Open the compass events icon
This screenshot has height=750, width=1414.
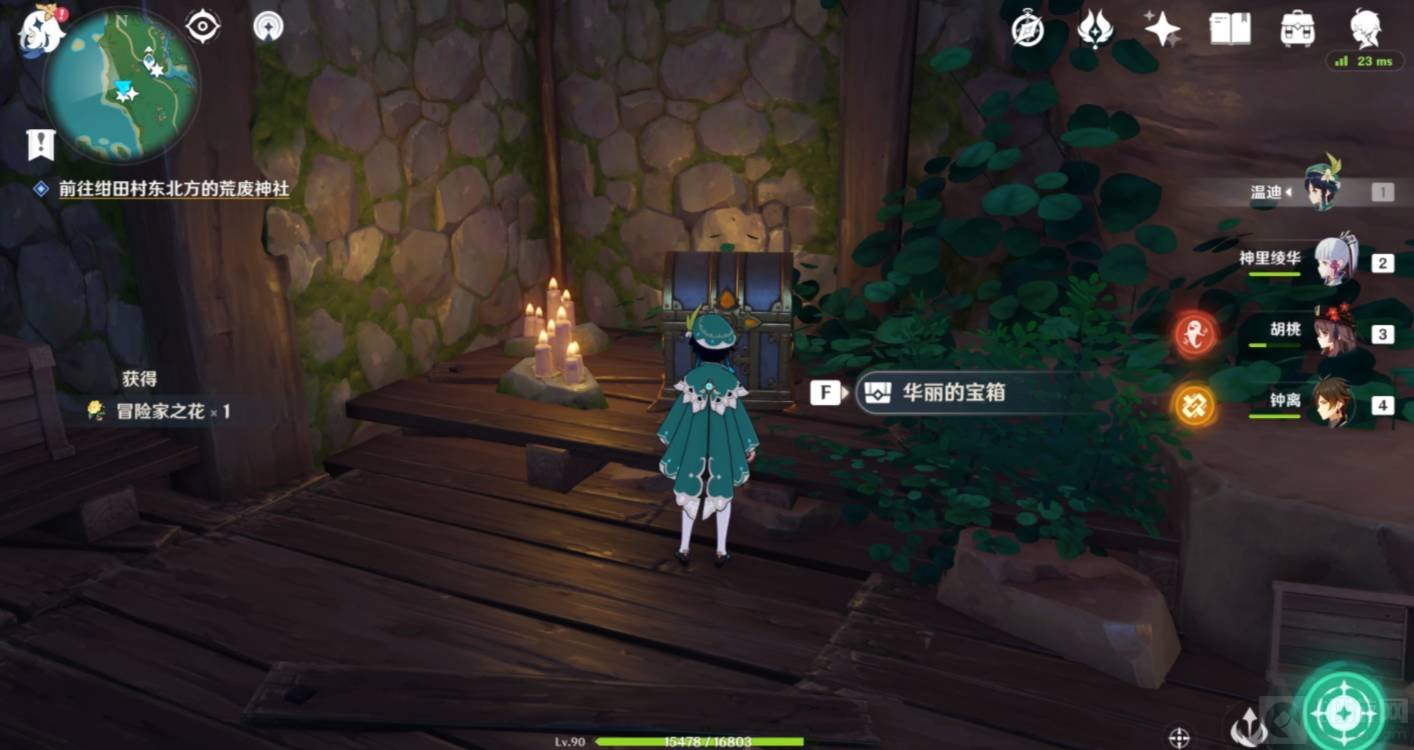(x=1028, y=30)
